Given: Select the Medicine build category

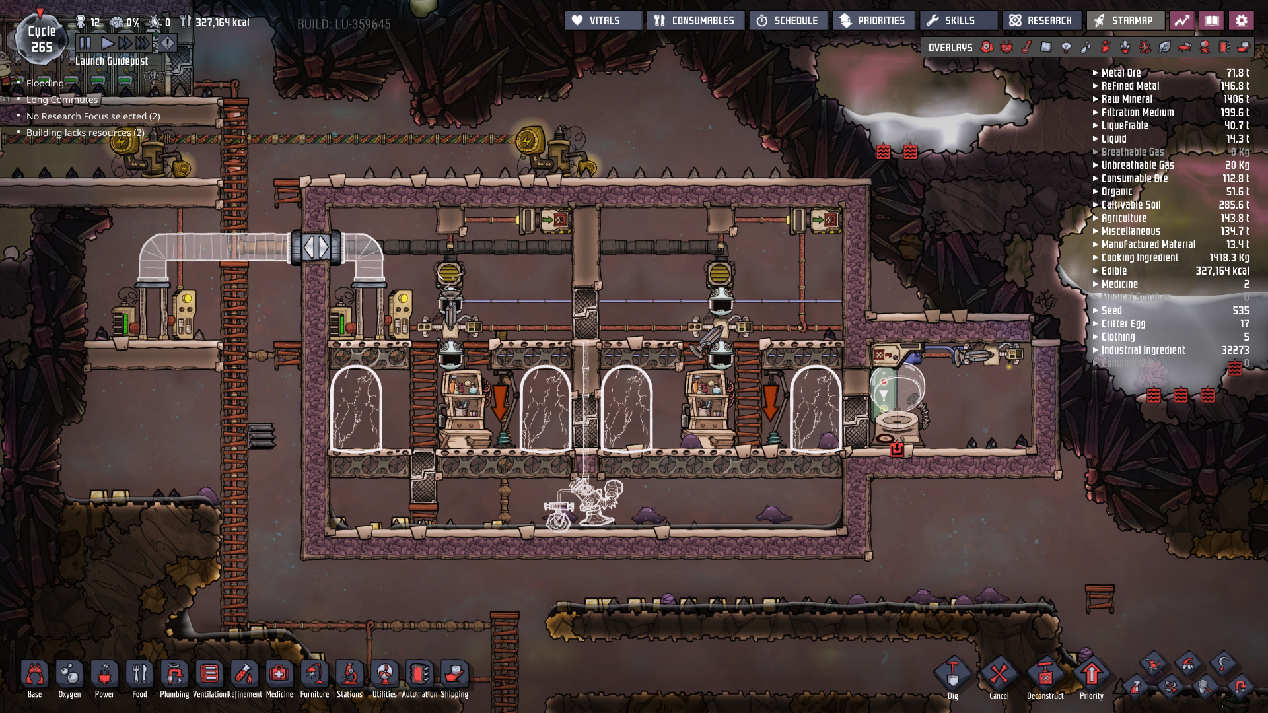Looking at the screenshot, I should tap(279, 674).
